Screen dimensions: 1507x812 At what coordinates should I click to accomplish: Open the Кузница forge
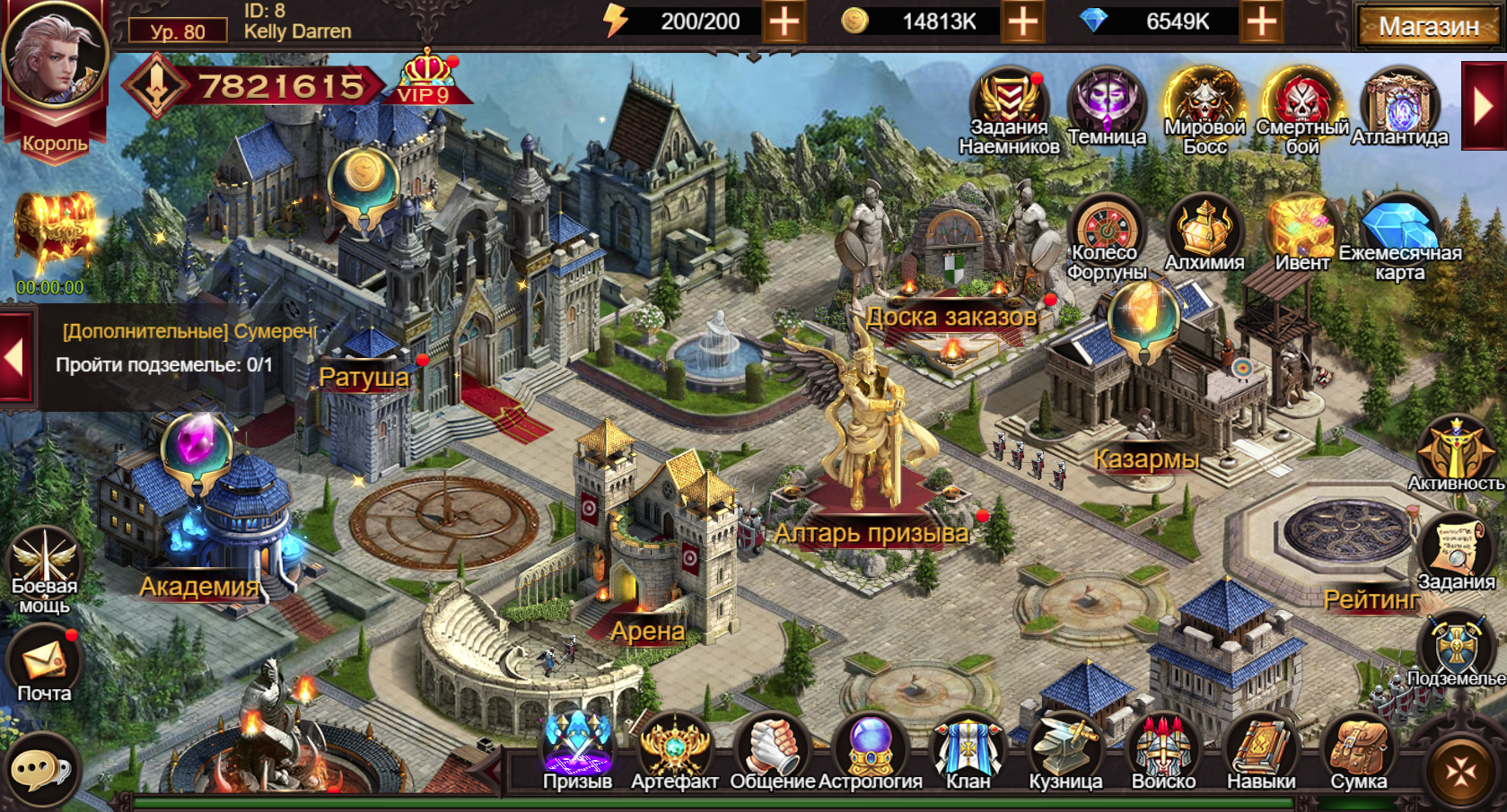tap(1065, 750)
